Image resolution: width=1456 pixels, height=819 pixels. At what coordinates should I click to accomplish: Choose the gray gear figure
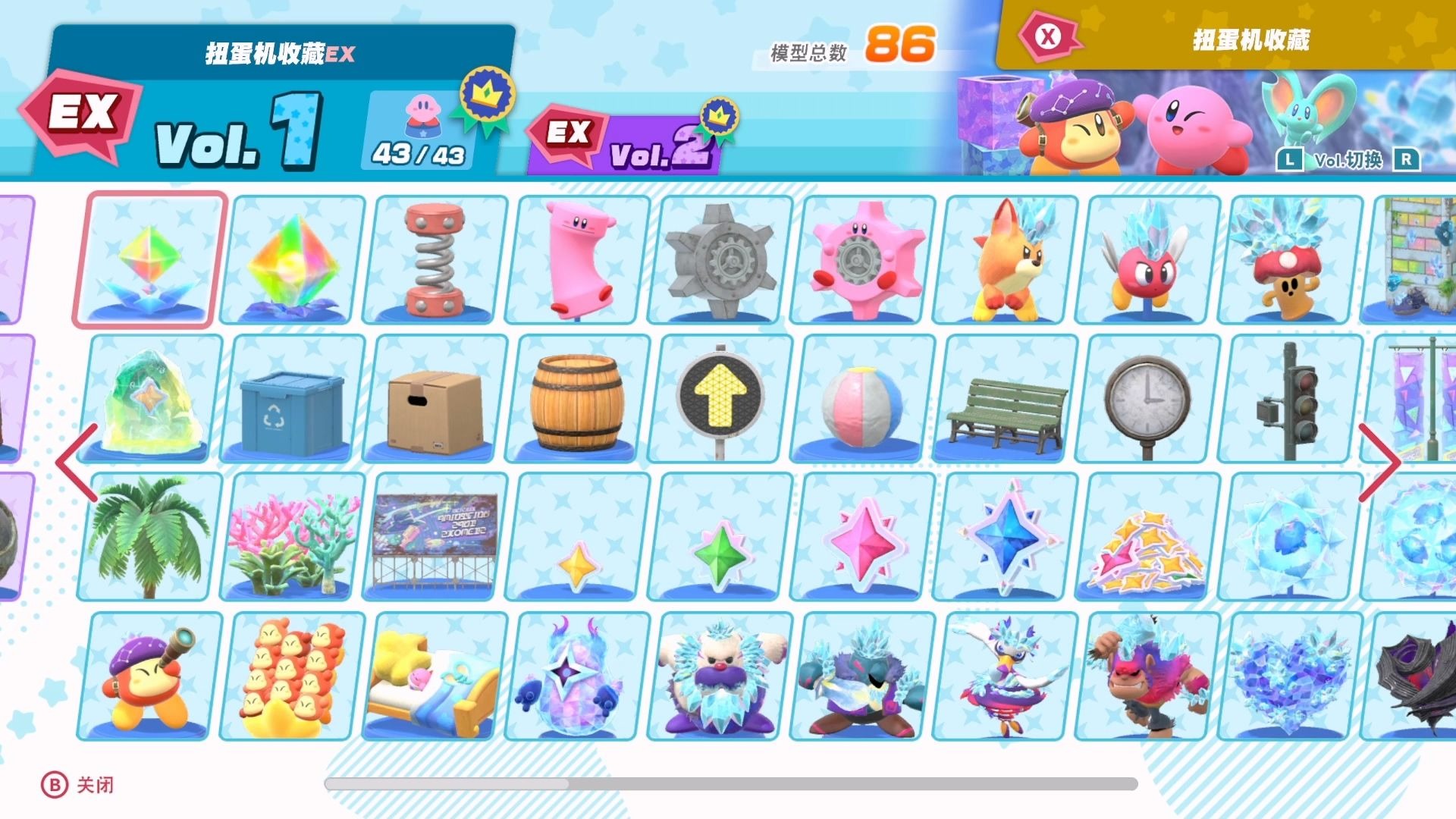click(720, 259)
